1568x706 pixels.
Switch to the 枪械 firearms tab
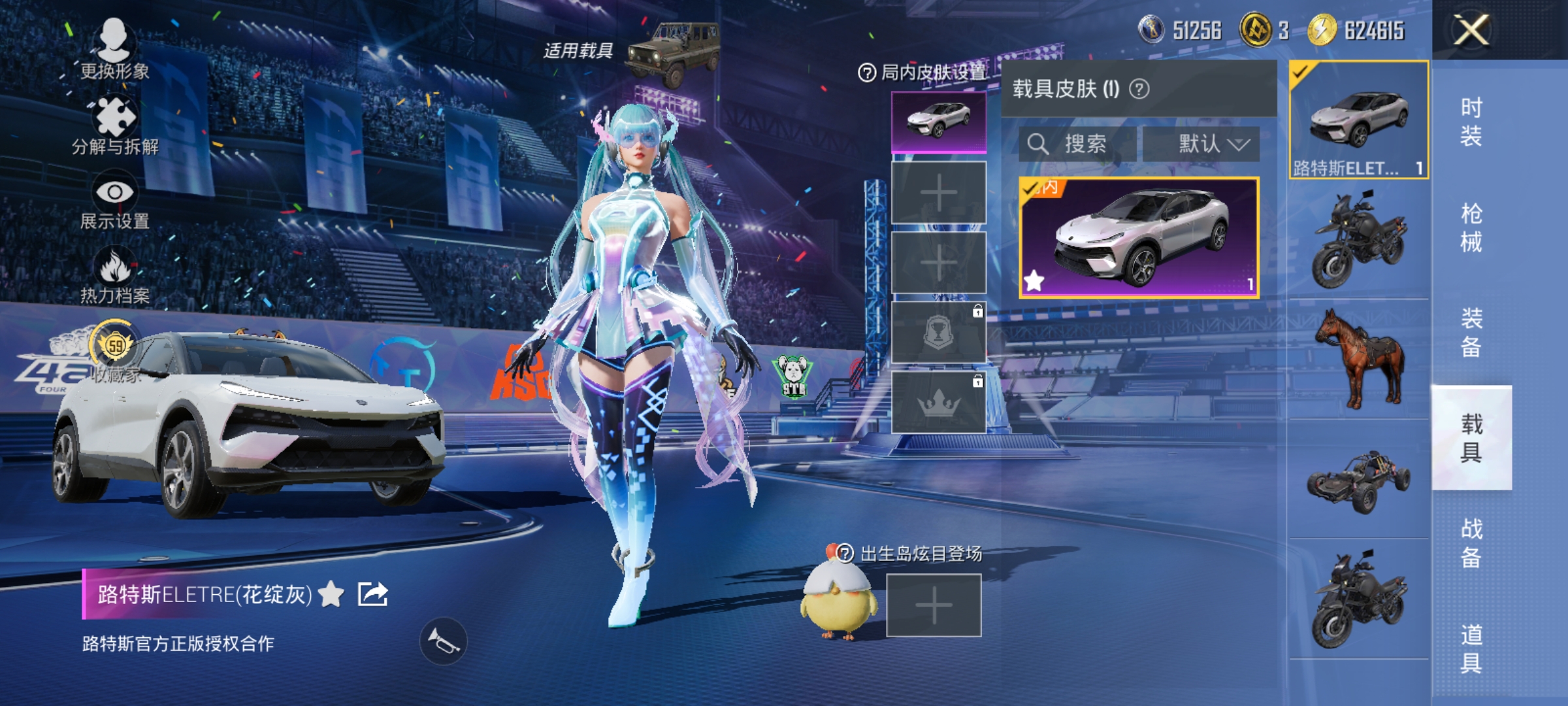tap(1471, 227)
